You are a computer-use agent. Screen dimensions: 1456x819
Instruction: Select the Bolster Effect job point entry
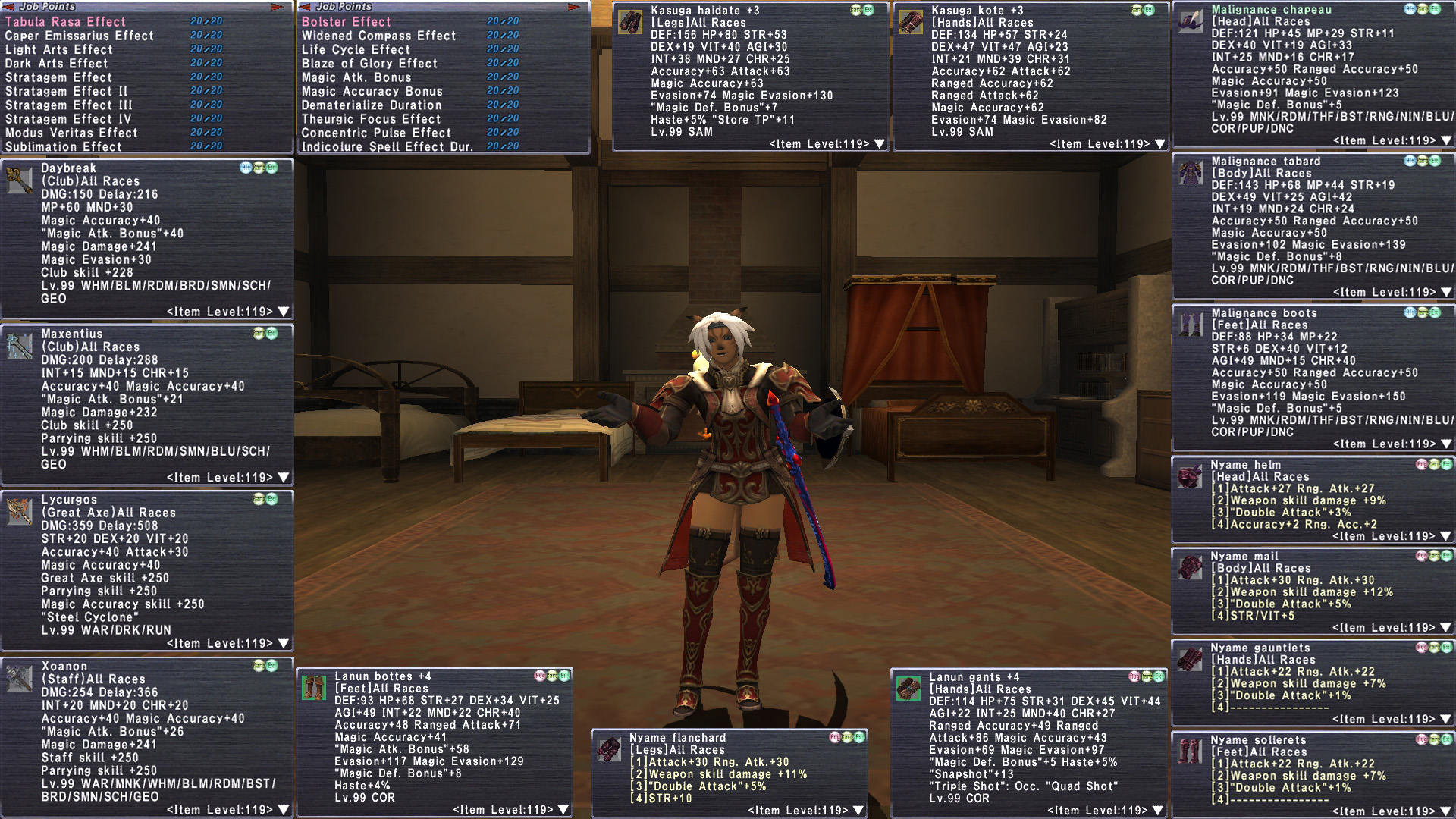coord(347,22)
